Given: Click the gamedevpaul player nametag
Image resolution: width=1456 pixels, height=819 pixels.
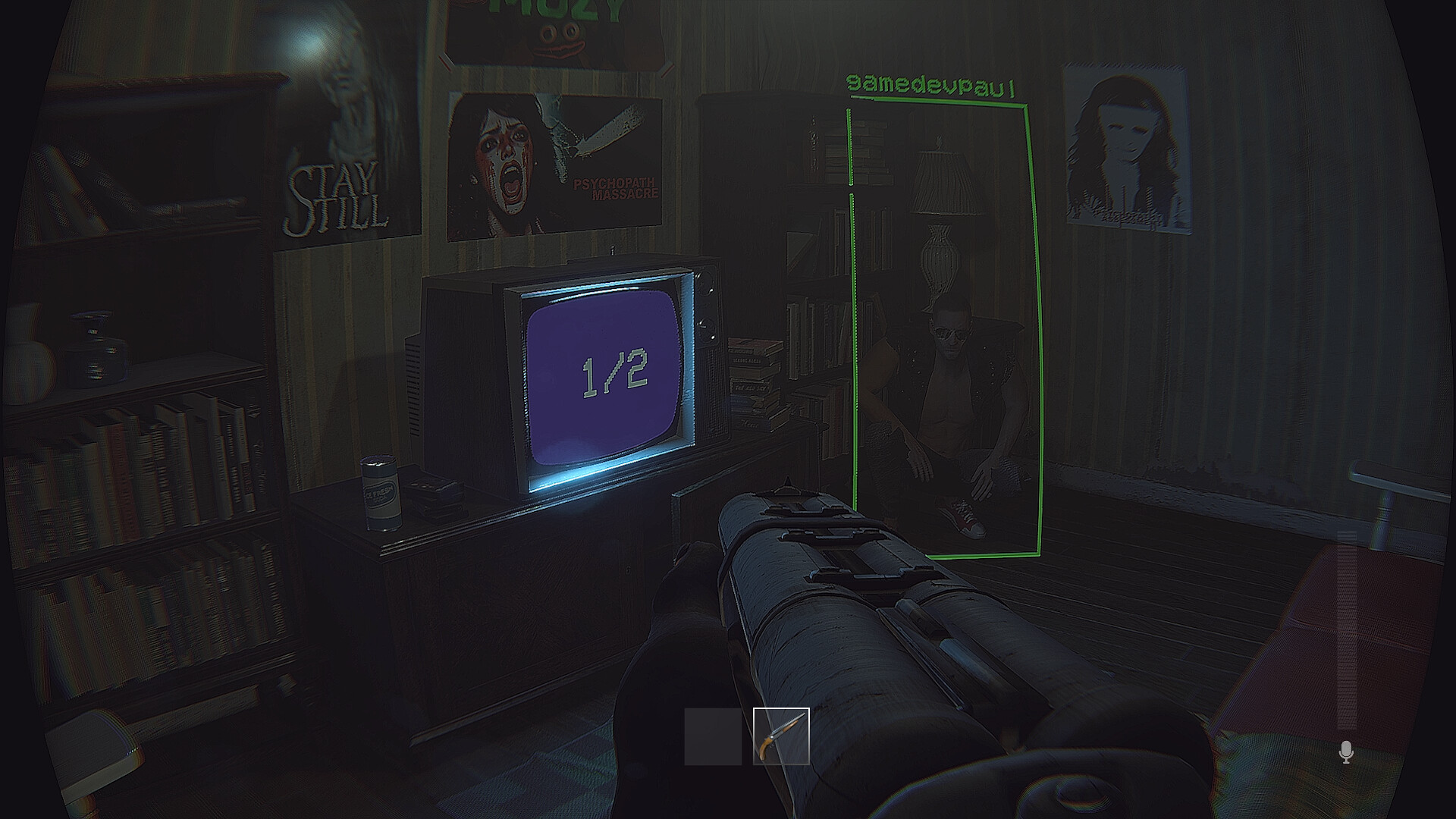Looking at the screenshot, I should pos(931,82).
